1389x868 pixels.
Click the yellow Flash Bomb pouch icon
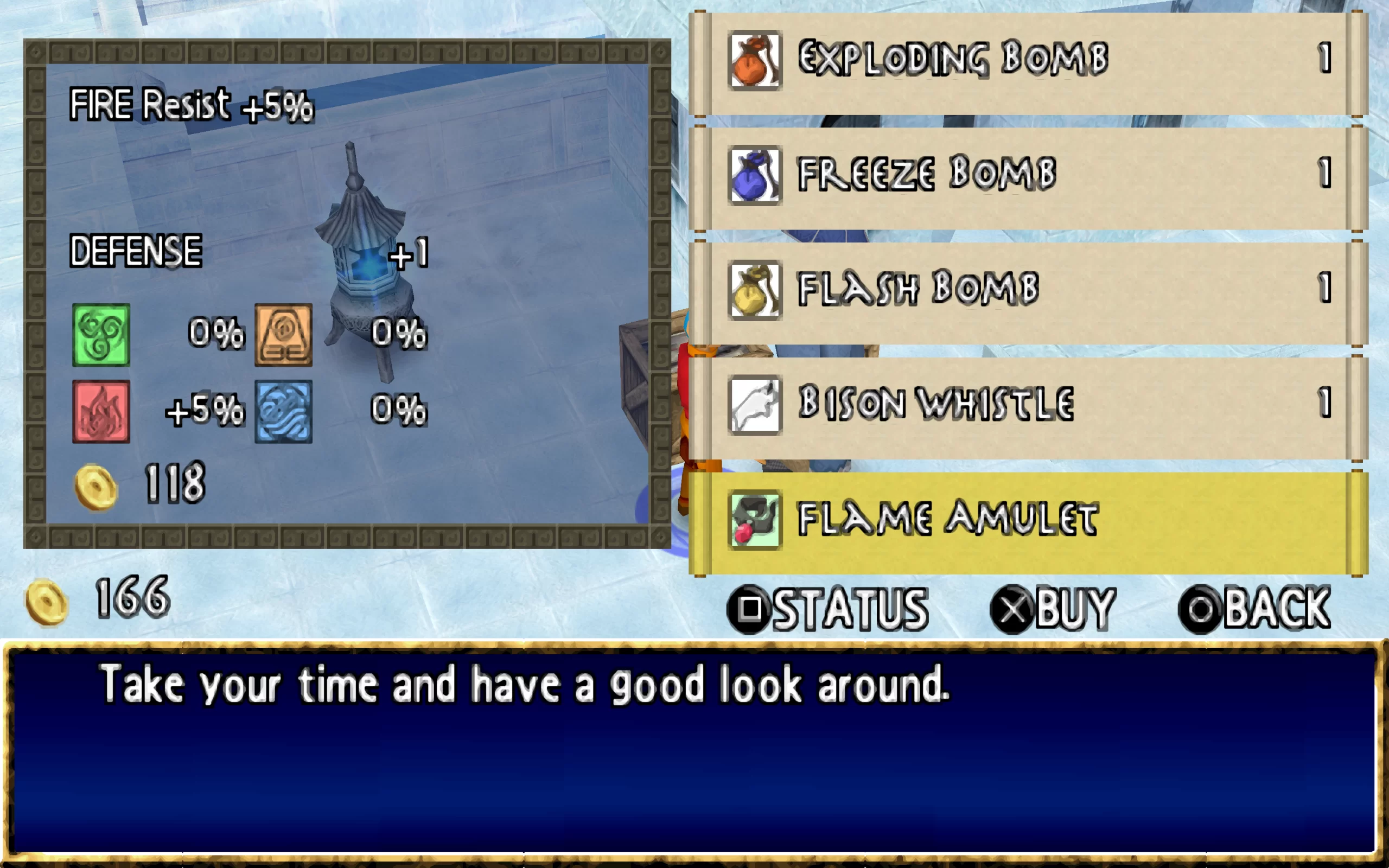[754, 290]
